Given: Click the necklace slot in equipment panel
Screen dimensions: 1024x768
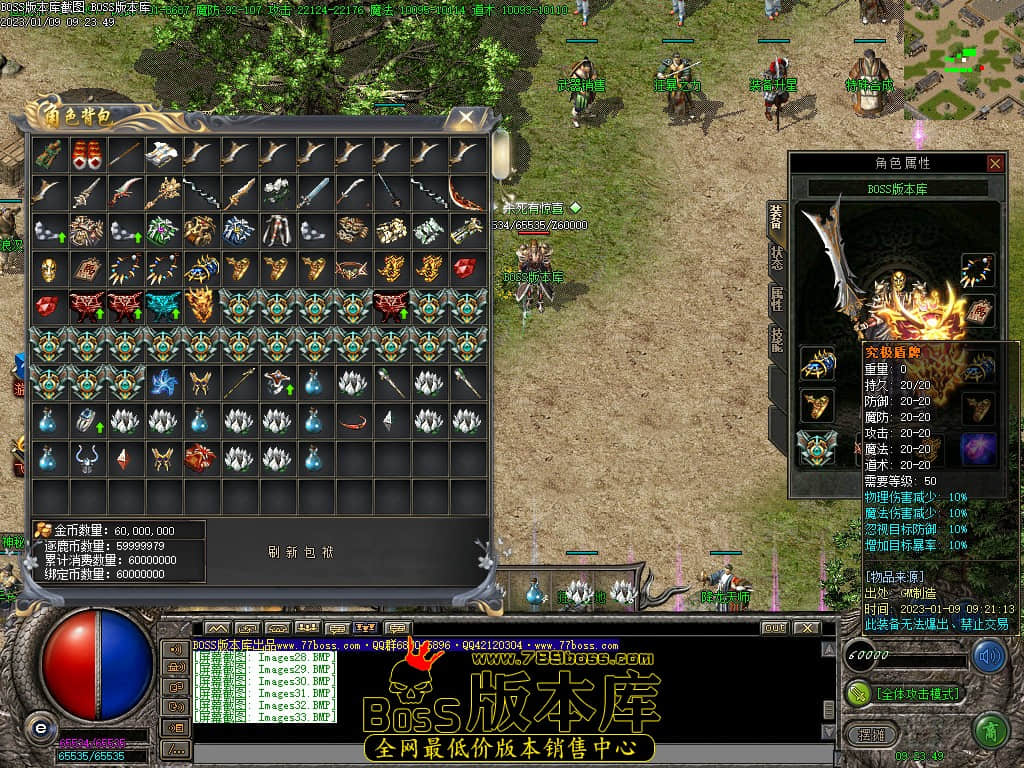Looking at the screenshot, I should (977, 270).
